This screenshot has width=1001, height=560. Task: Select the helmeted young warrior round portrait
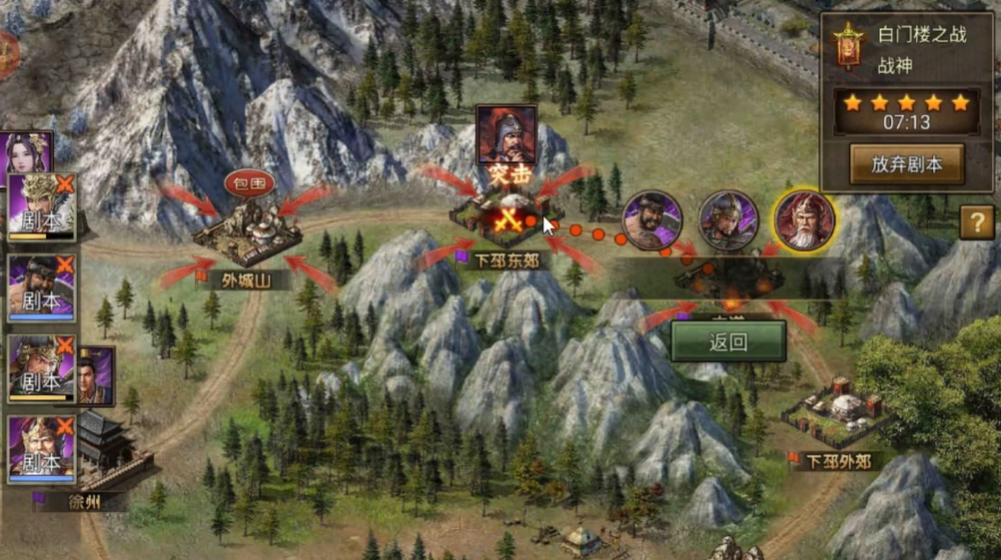point(728,220)
